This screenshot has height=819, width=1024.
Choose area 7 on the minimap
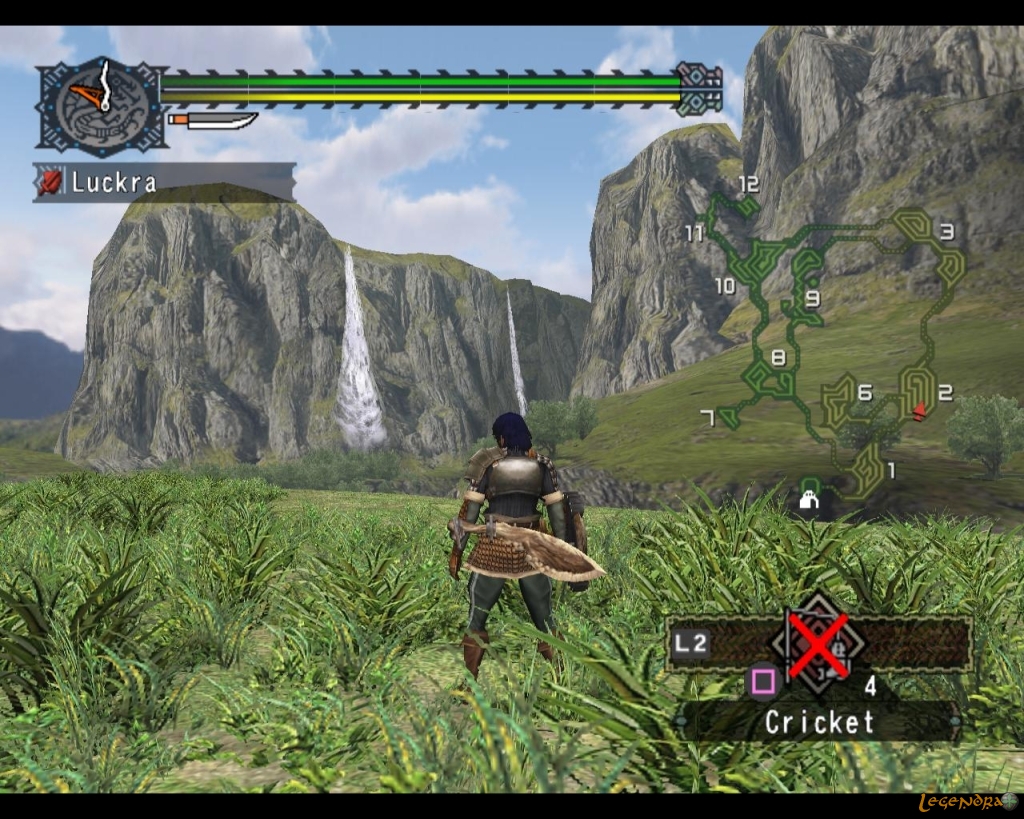pyautogui.click(x=708, y=418)
